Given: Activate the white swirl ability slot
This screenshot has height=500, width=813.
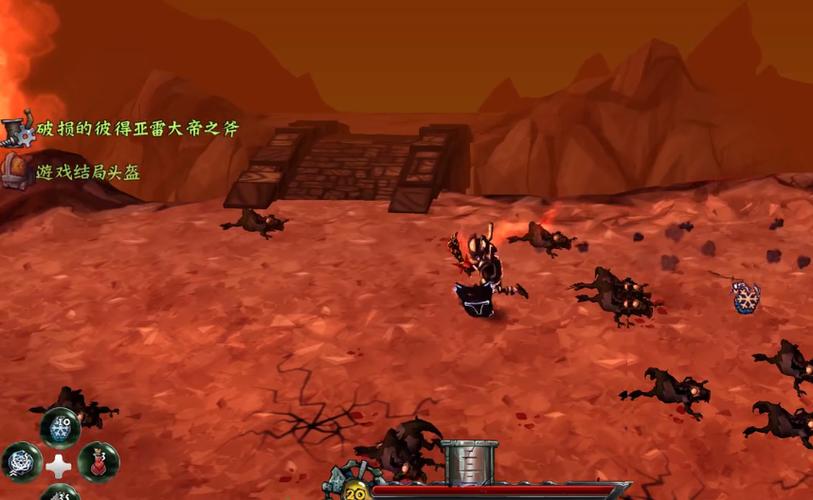Looking at the screenshot, I should point(22,462).
